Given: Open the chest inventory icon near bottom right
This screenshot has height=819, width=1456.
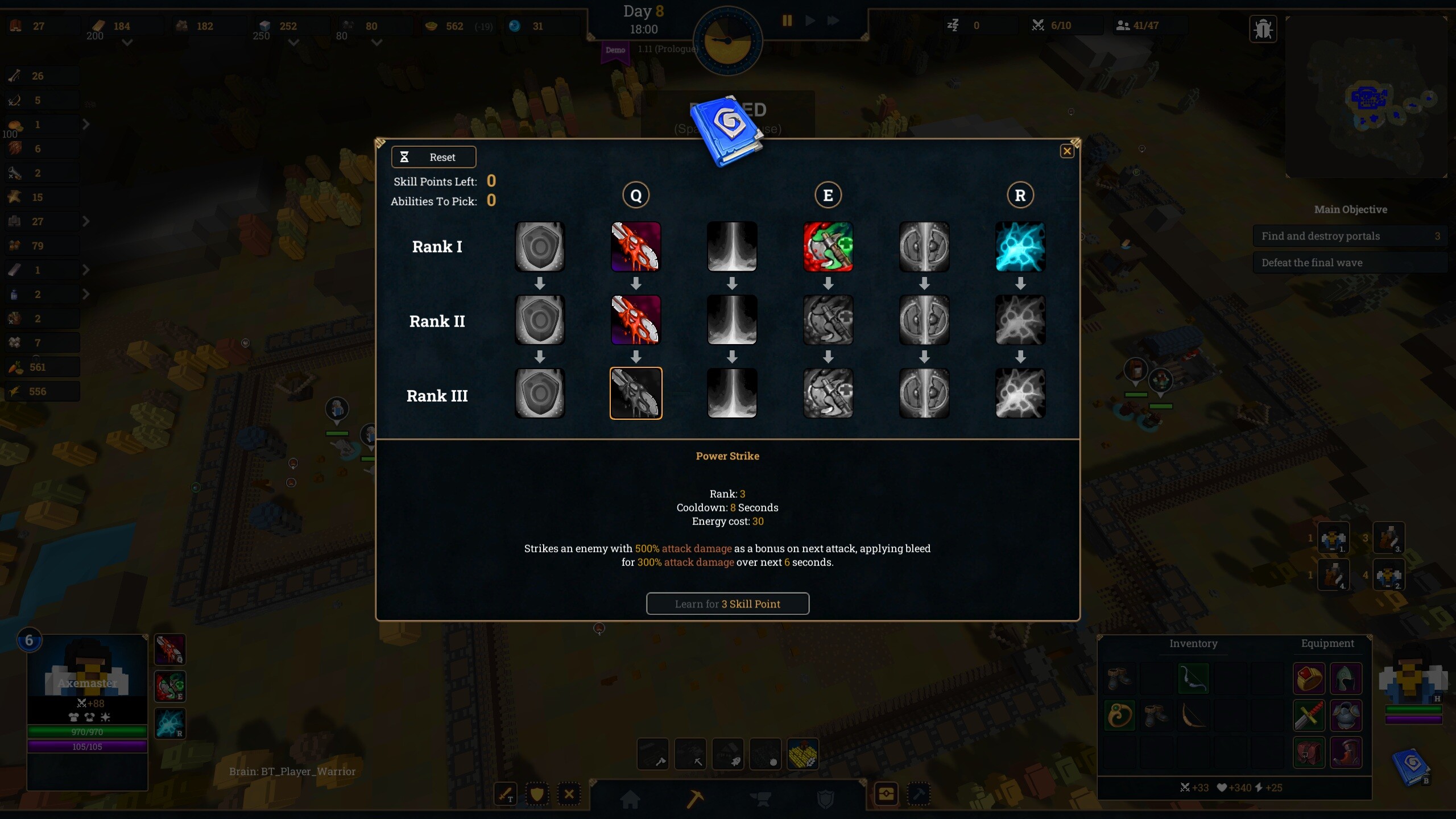Looking at the screenshot, I should tap(886, 795).
